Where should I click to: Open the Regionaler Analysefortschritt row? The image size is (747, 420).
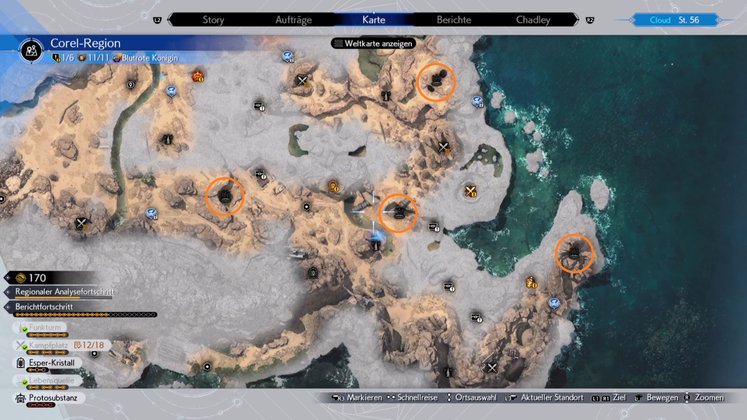pyautogui.click(x=64, y=292)
